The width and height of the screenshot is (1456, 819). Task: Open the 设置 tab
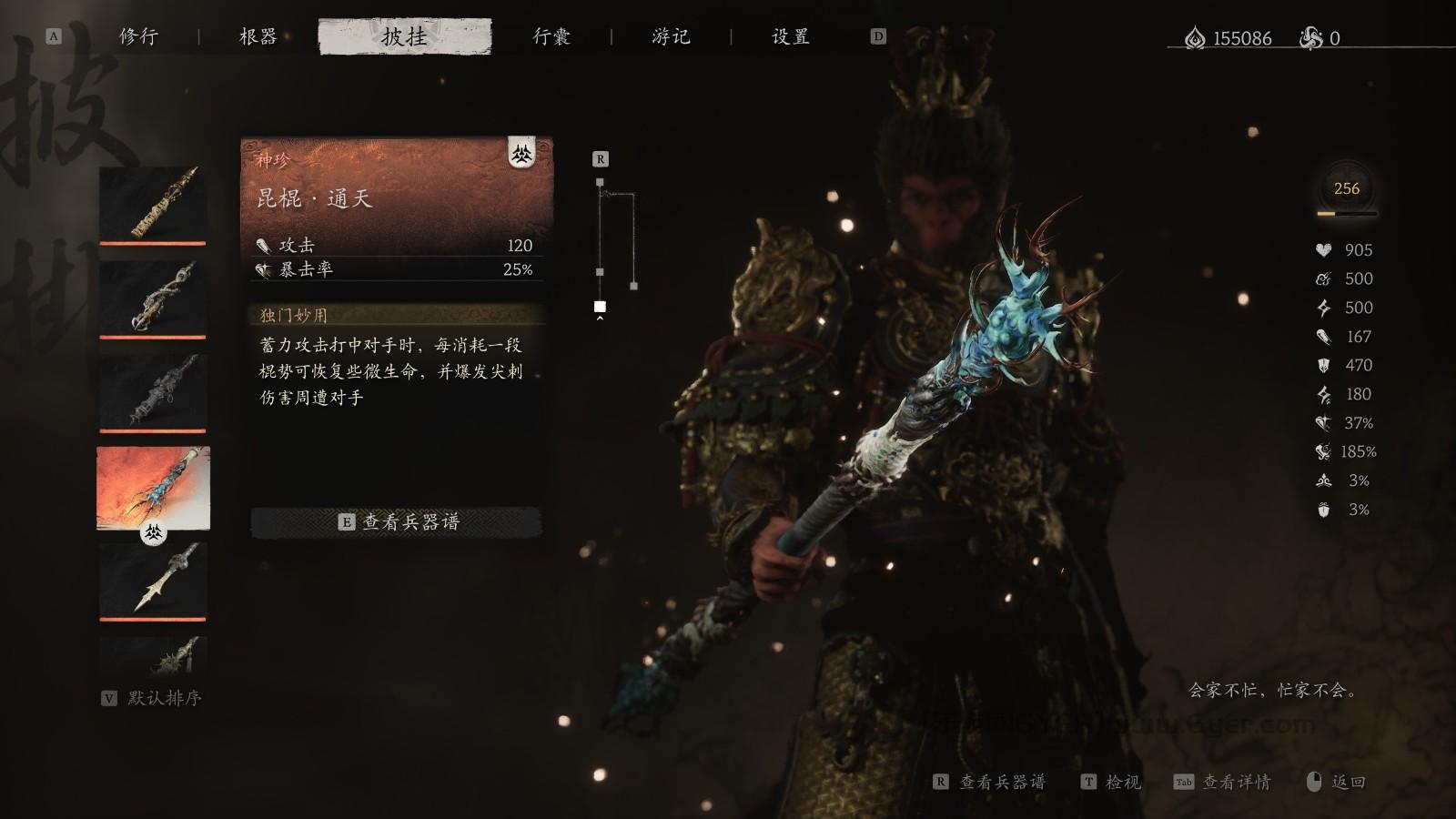[788, 36]
